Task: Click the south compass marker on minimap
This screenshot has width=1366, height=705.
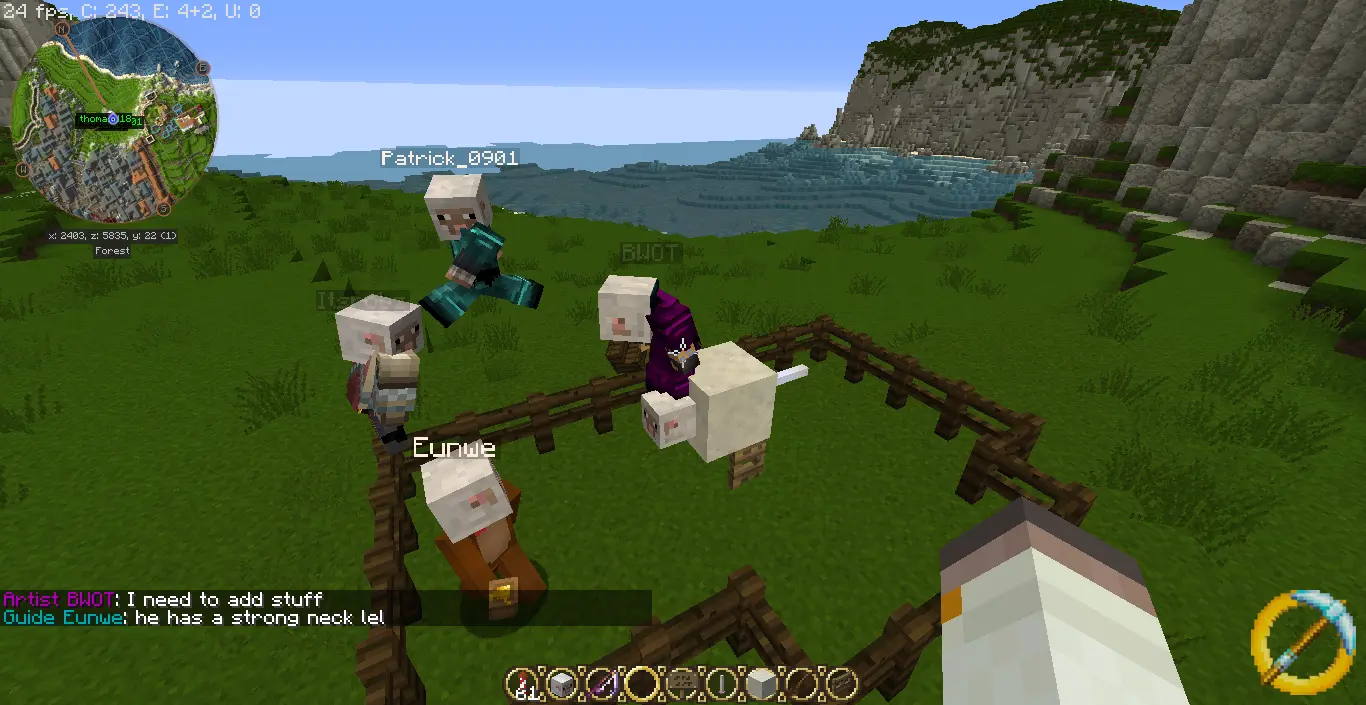Action: pos(163,210)
